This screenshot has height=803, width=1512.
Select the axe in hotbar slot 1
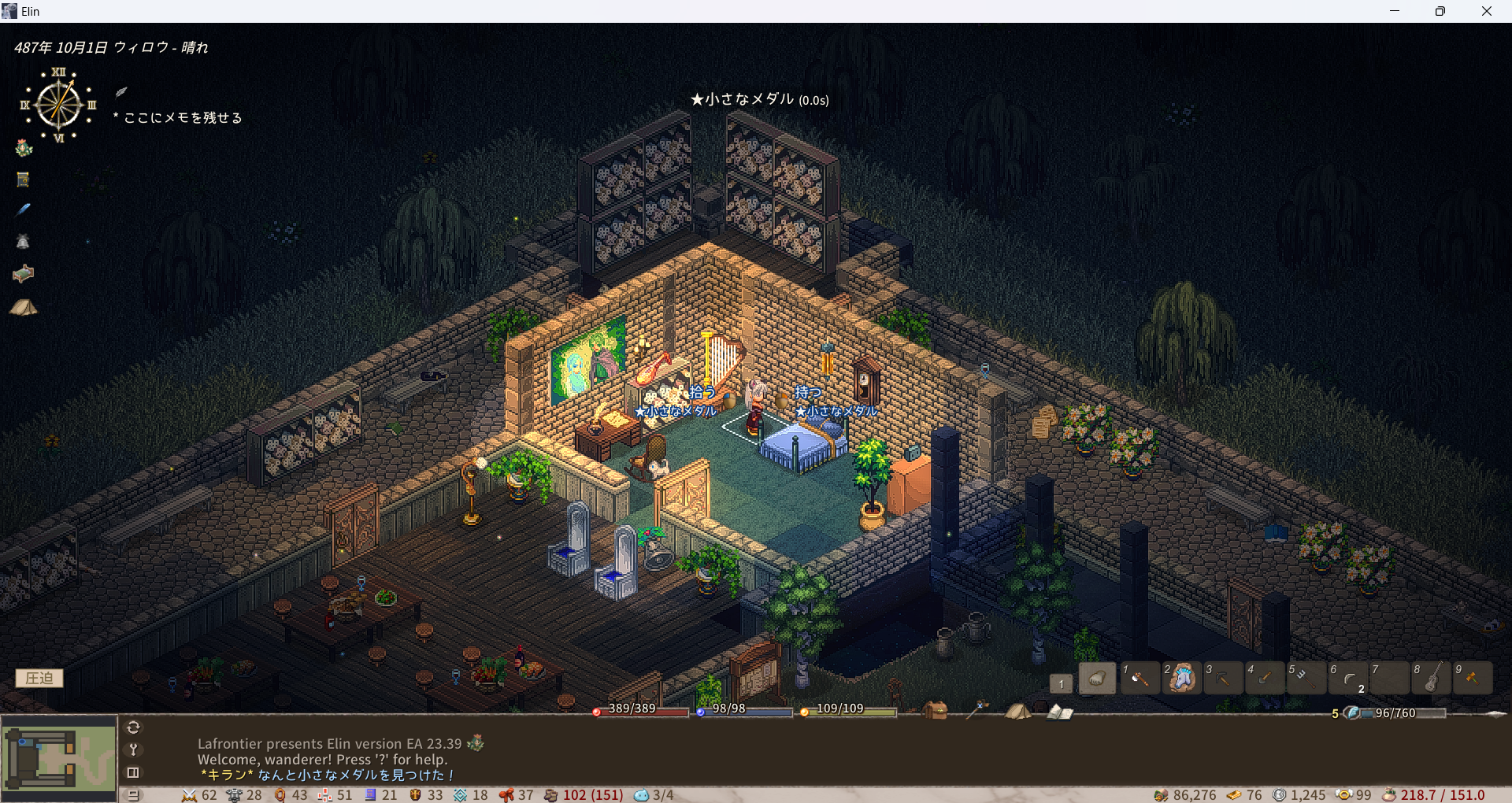point(1139,678)
